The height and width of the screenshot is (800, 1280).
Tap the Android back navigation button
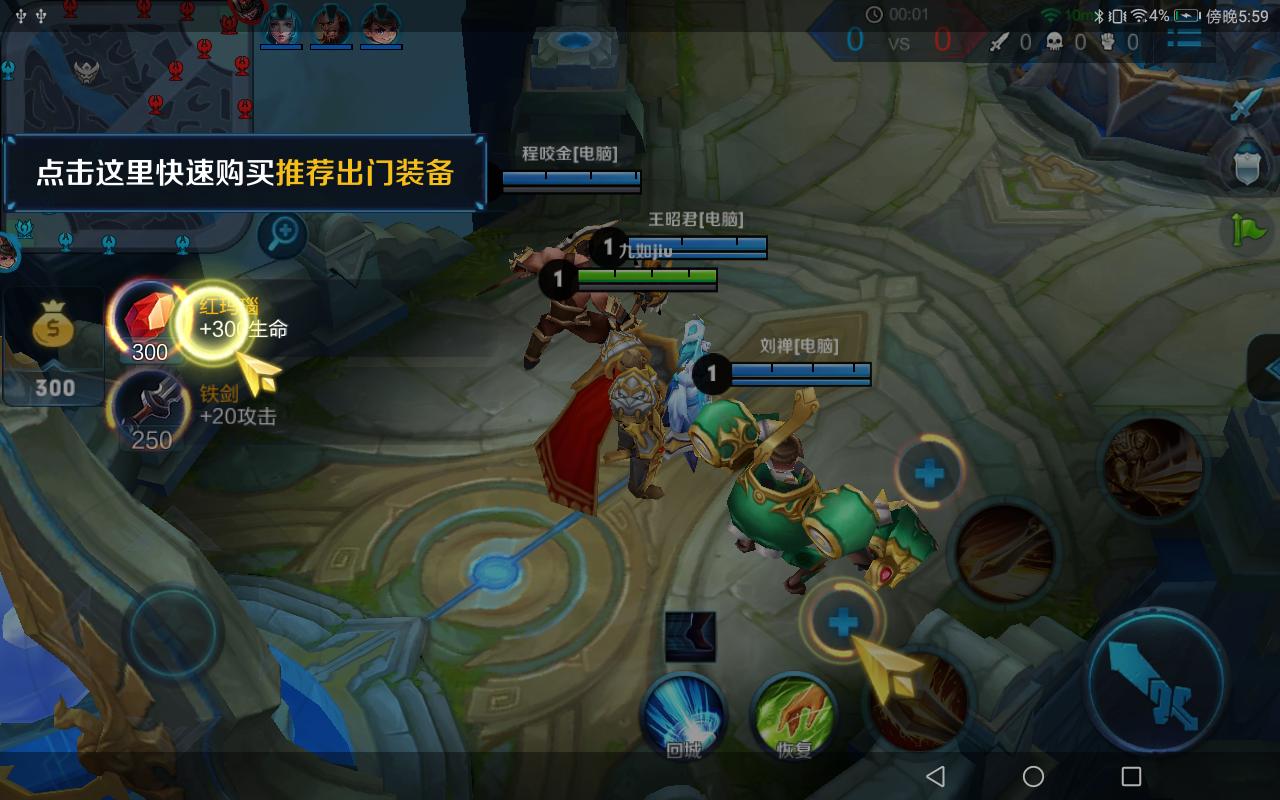[935, 776]
